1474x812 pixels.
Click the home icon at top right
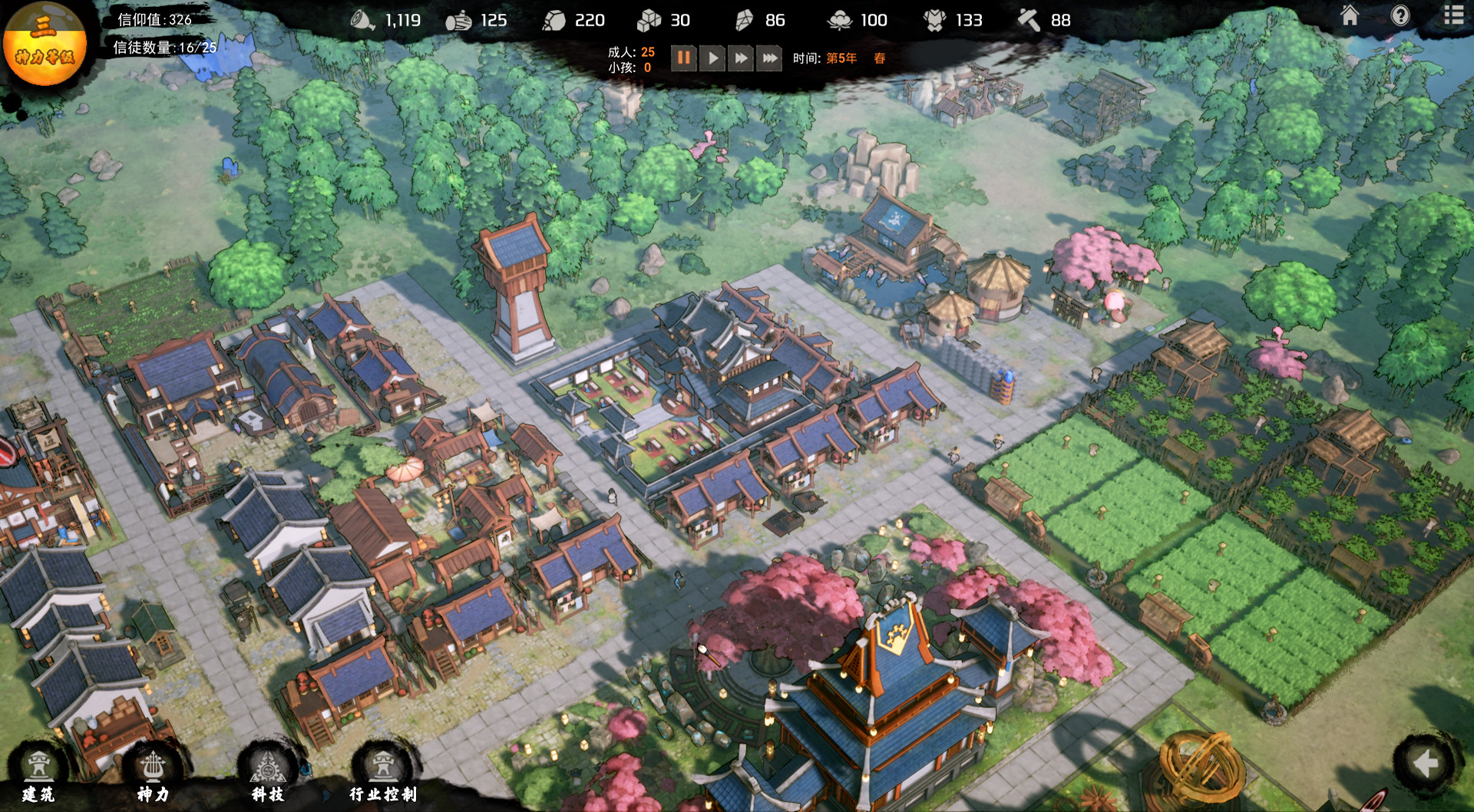tap(1348, 14)
